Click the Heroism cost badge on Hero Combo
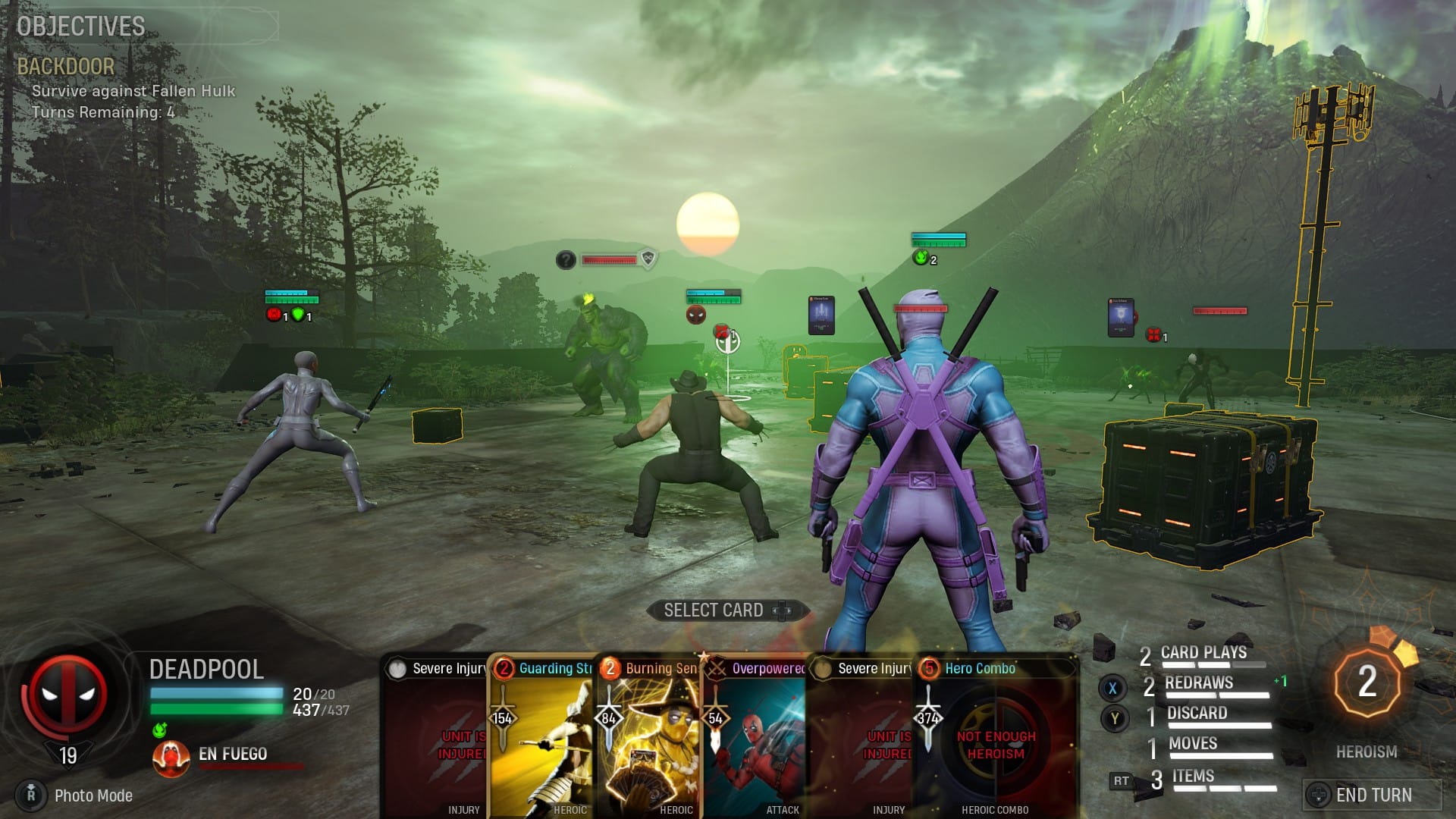 click(930, 670)
